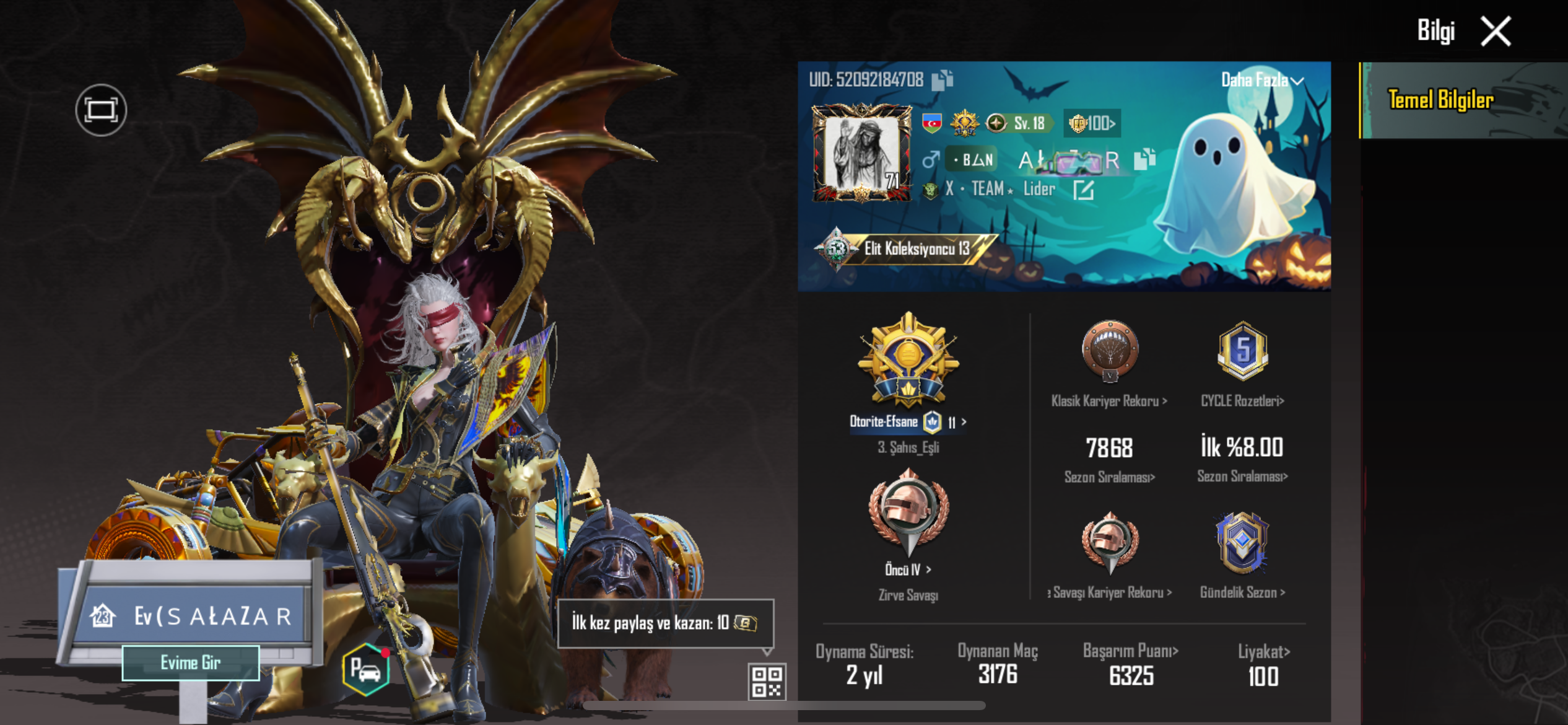Screen dimensions: 1568x725
Task: Edit the clan title next to Lider
Action: tap(1083, 190)
